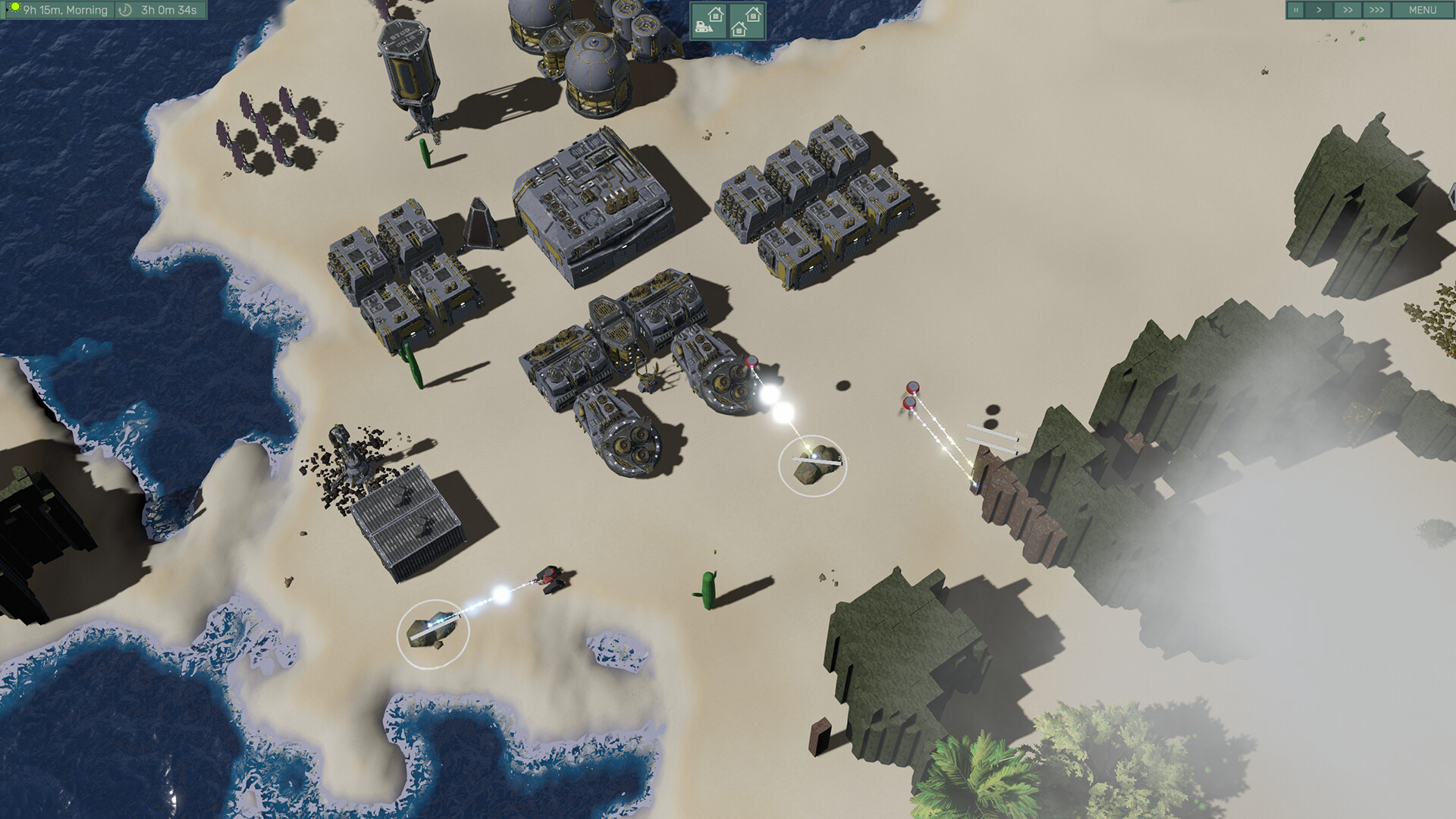
Task: Pause the game with the pause button
Action: coord(1298,10)
